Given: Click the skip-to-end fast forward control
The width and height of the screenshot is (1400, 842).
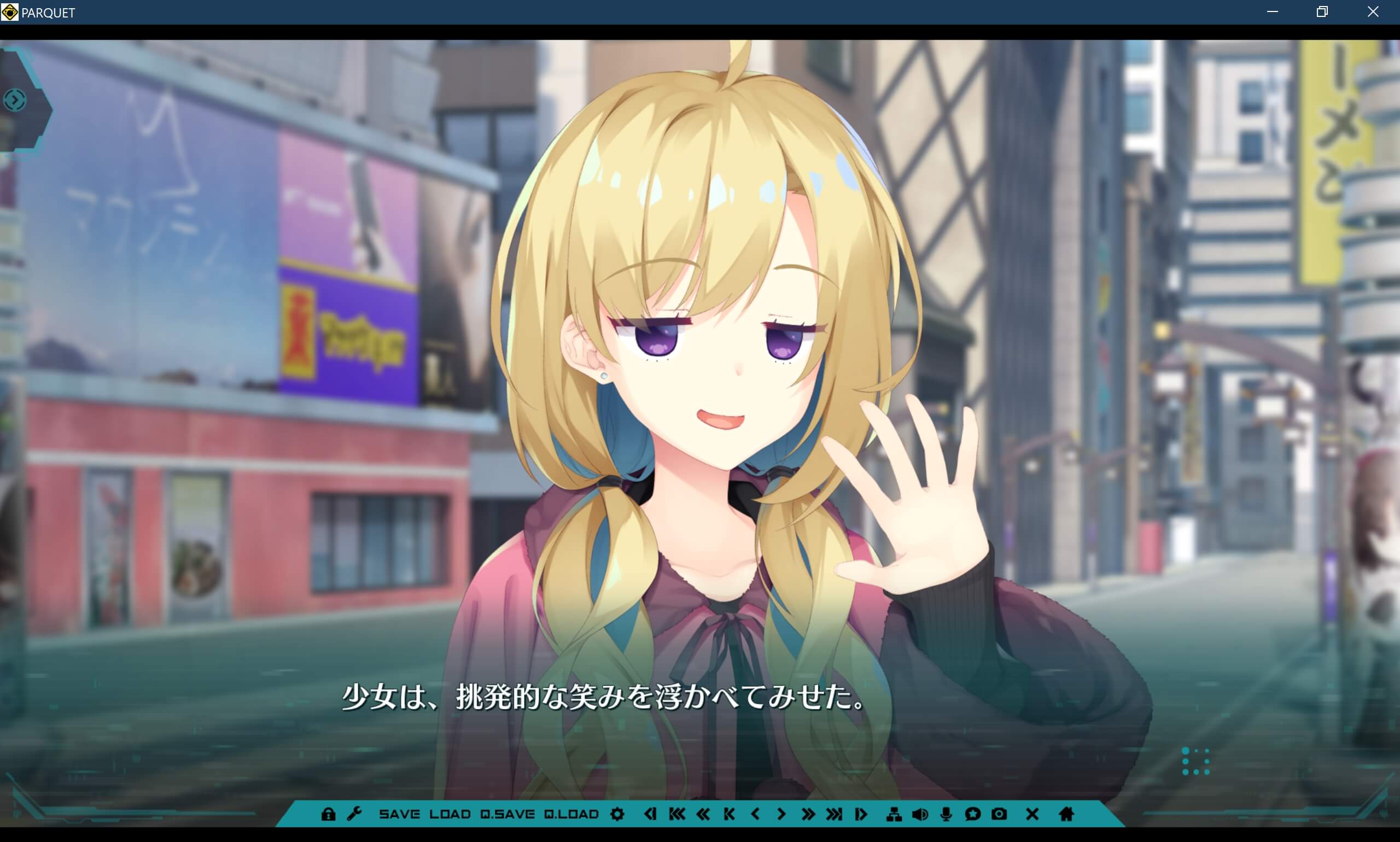Looking at the screenshot, I should 833,814.
